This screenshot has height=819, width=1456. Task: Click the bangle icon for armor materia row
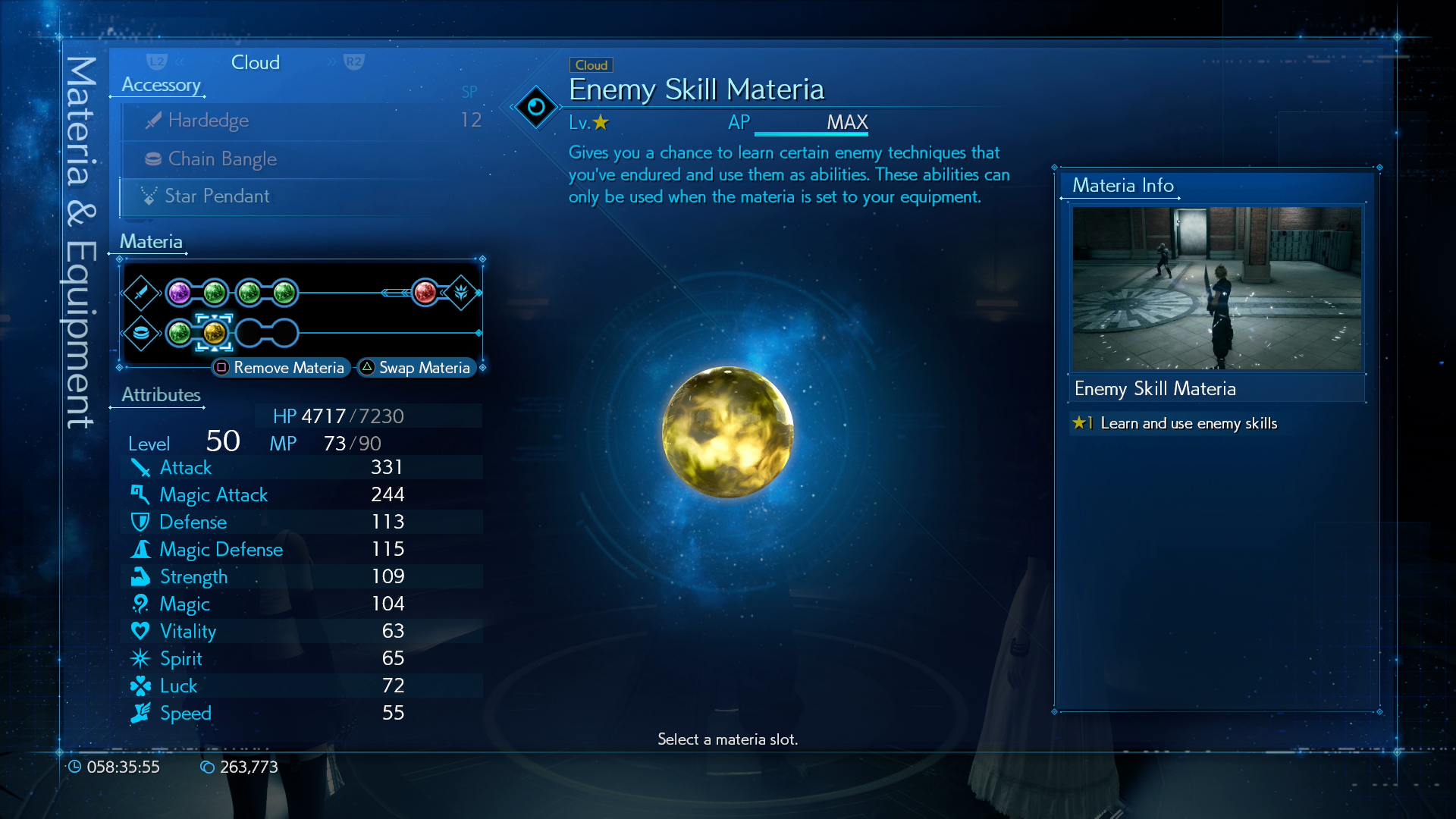(141, 333)
